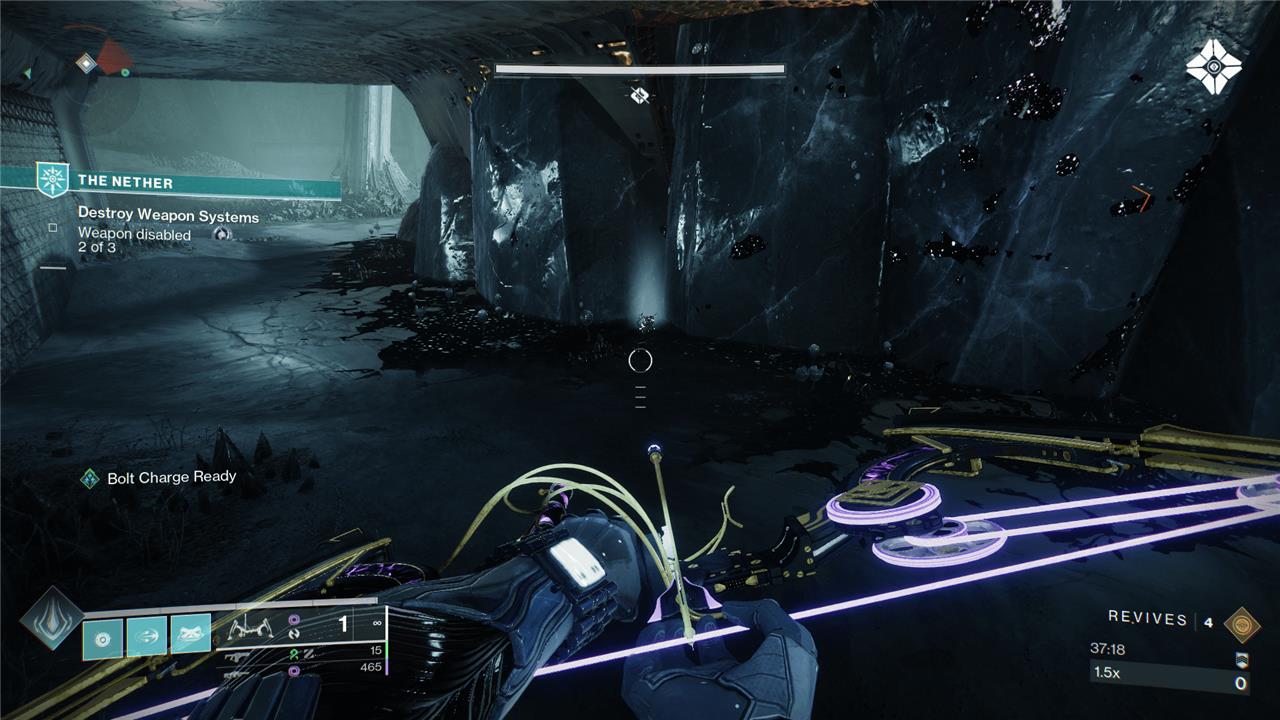Click the boss marker diamond under health bar
Image resolution: width=1280 pixels, height=720 pixels.
pyautogui.click(x=640, y=95)
